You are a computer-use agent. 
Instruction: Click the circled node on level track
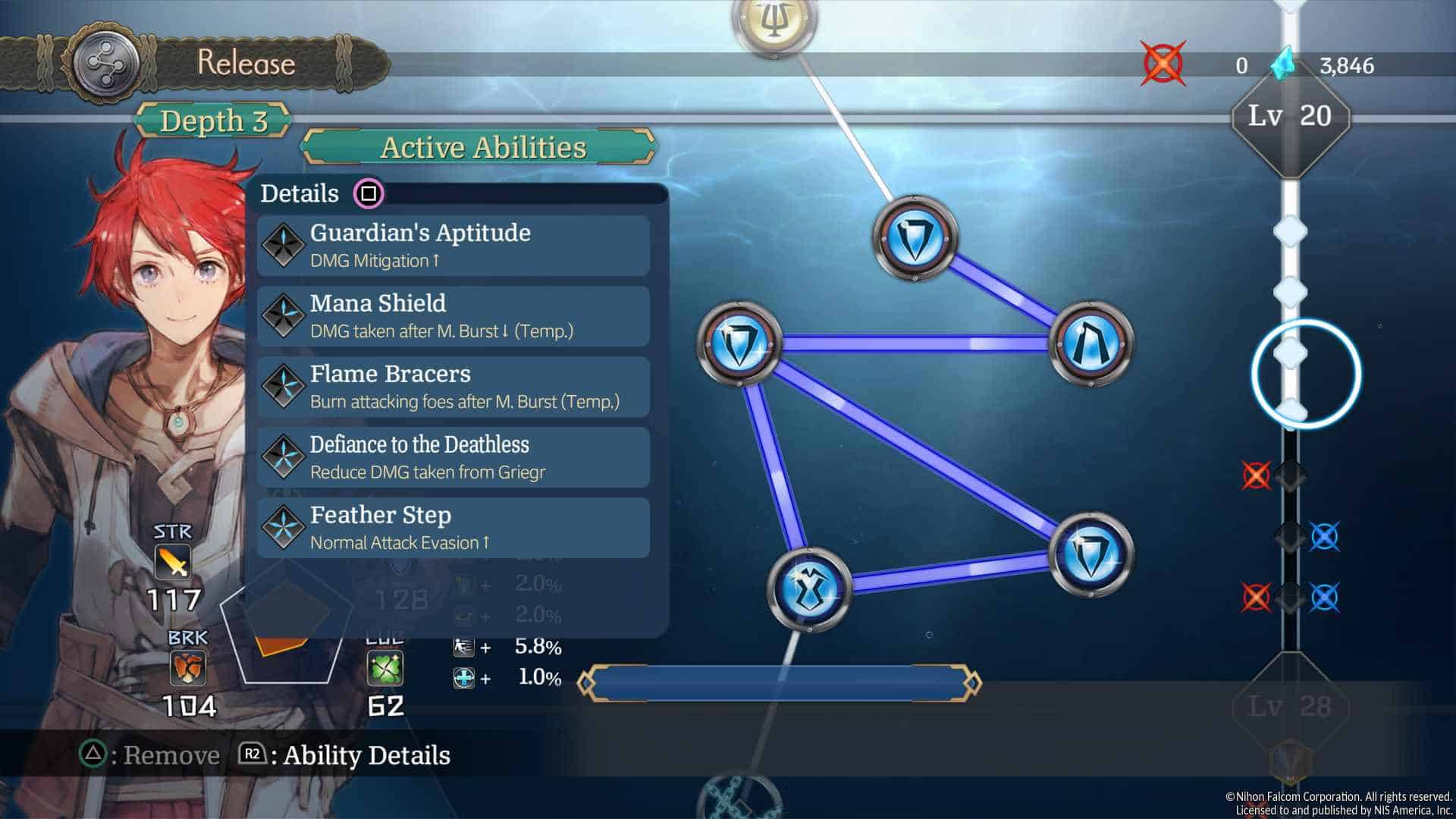1305,374
